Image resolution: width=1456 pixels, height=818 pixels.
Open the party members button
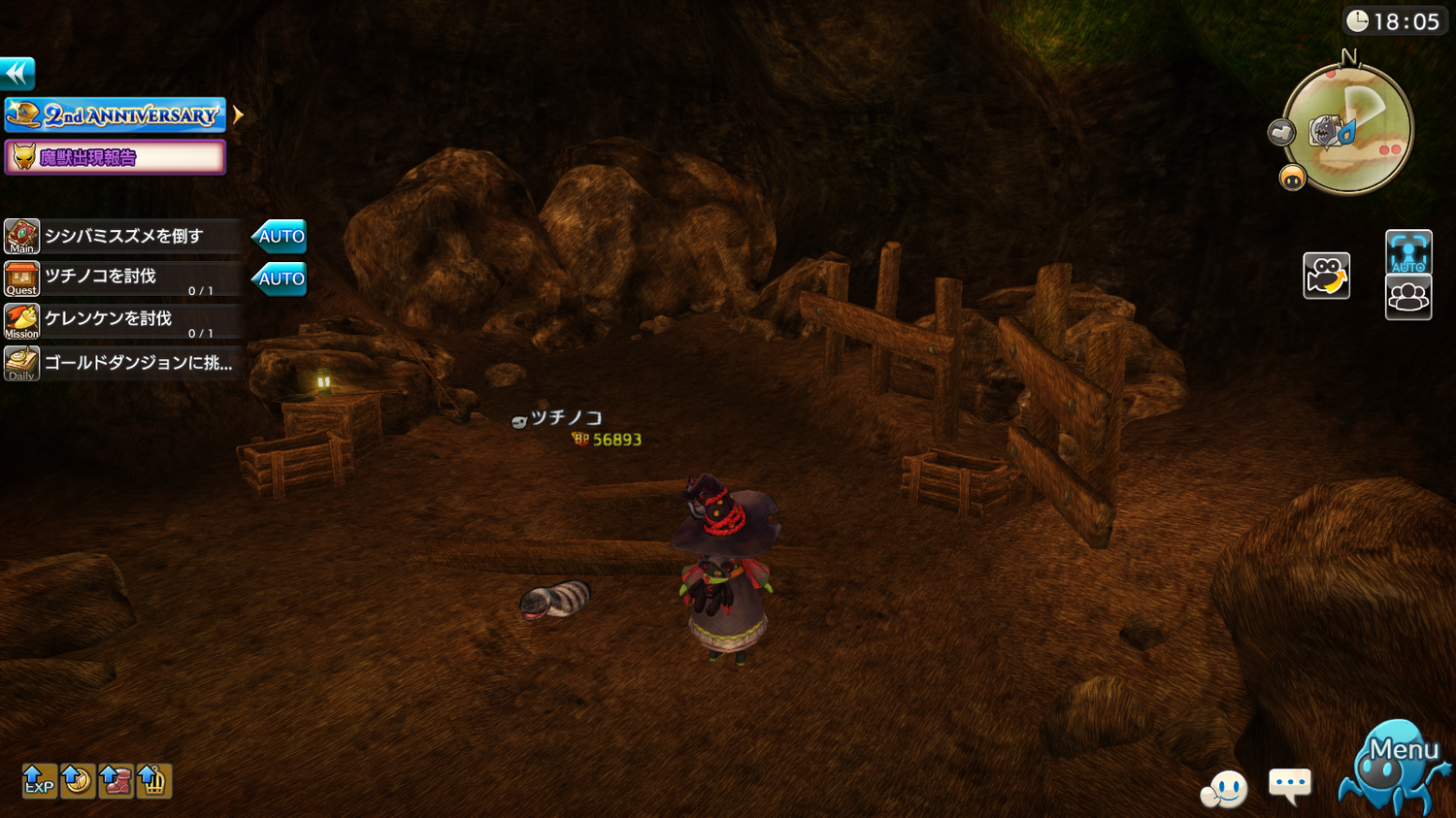1408,297
